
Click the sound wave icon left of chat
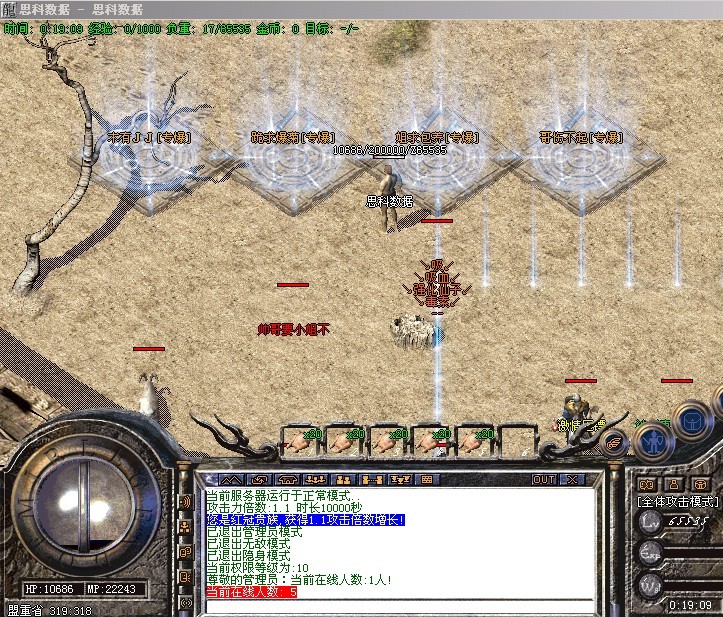click(x=185, y=501)
